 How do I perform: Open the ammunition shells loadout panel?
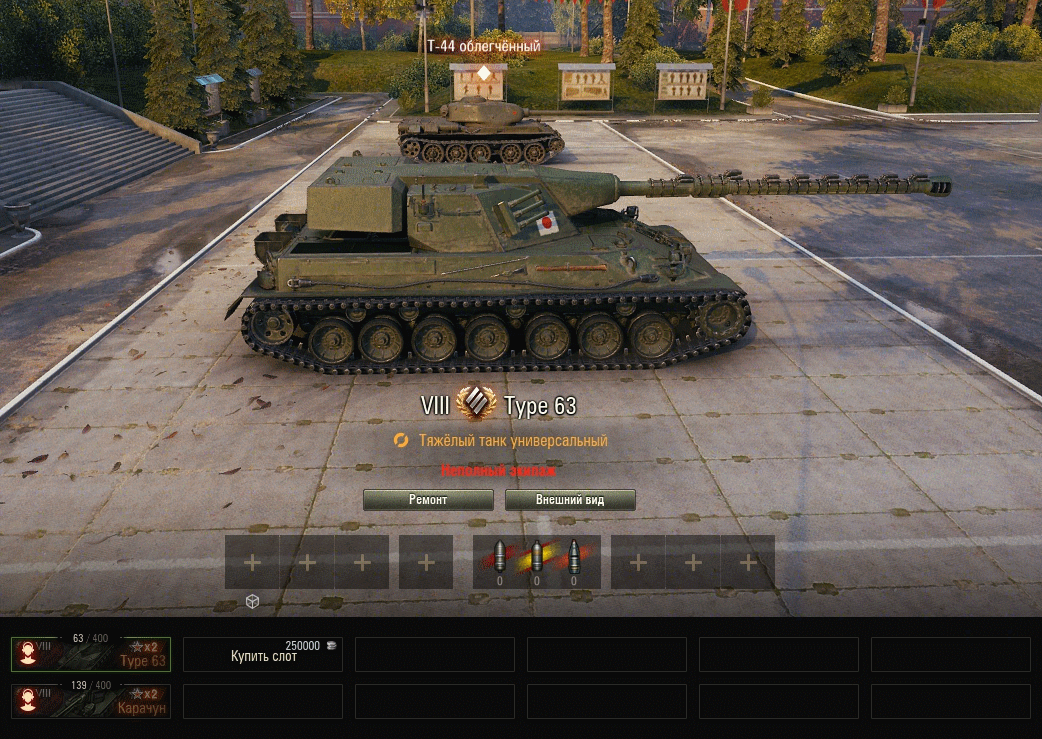click(x=536, y=562)
